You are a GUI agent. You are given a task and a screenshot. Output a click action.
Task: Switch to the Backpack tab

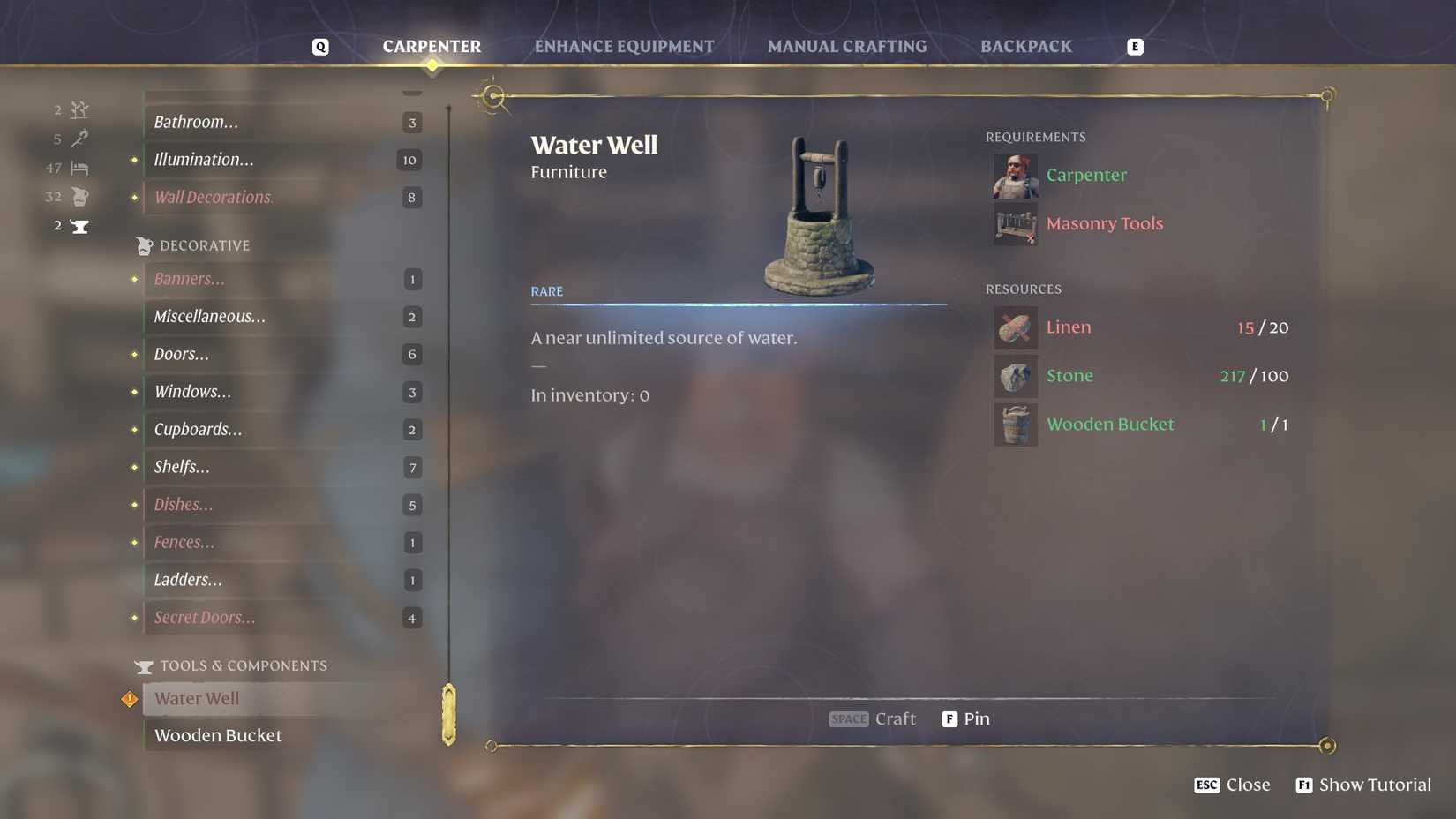click(x=1026, y=46)
